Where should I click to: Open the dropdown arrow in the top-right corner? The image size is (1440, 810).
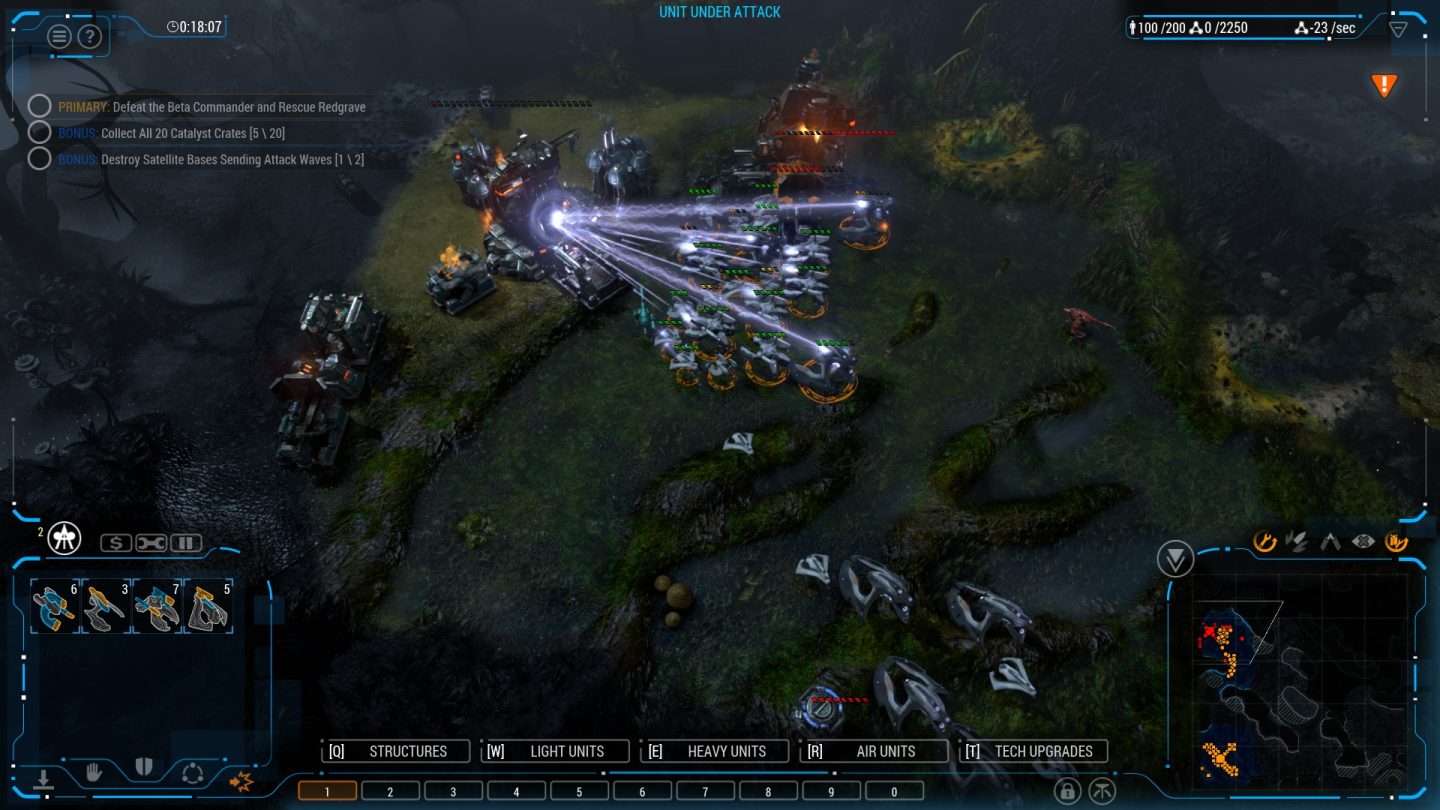1398,28
